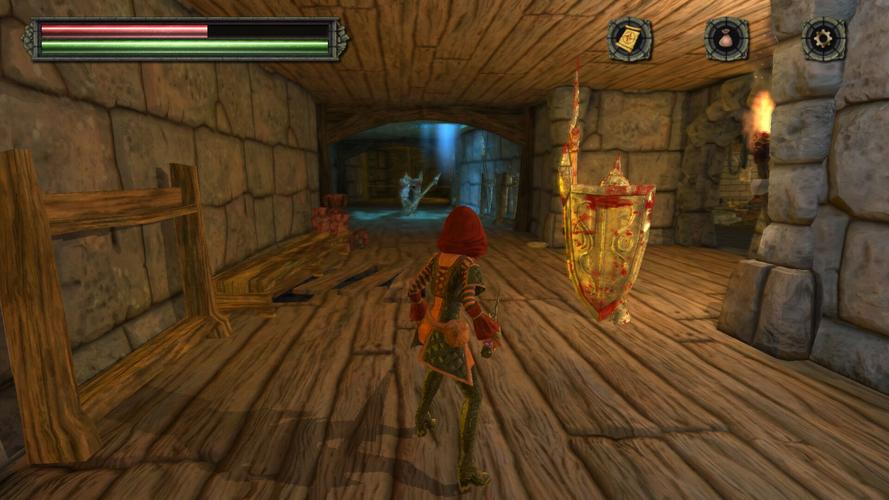The width and height of the screenshot is (889, 500).
Task: Open settings with the gear icon
Action: pos(824,39)
